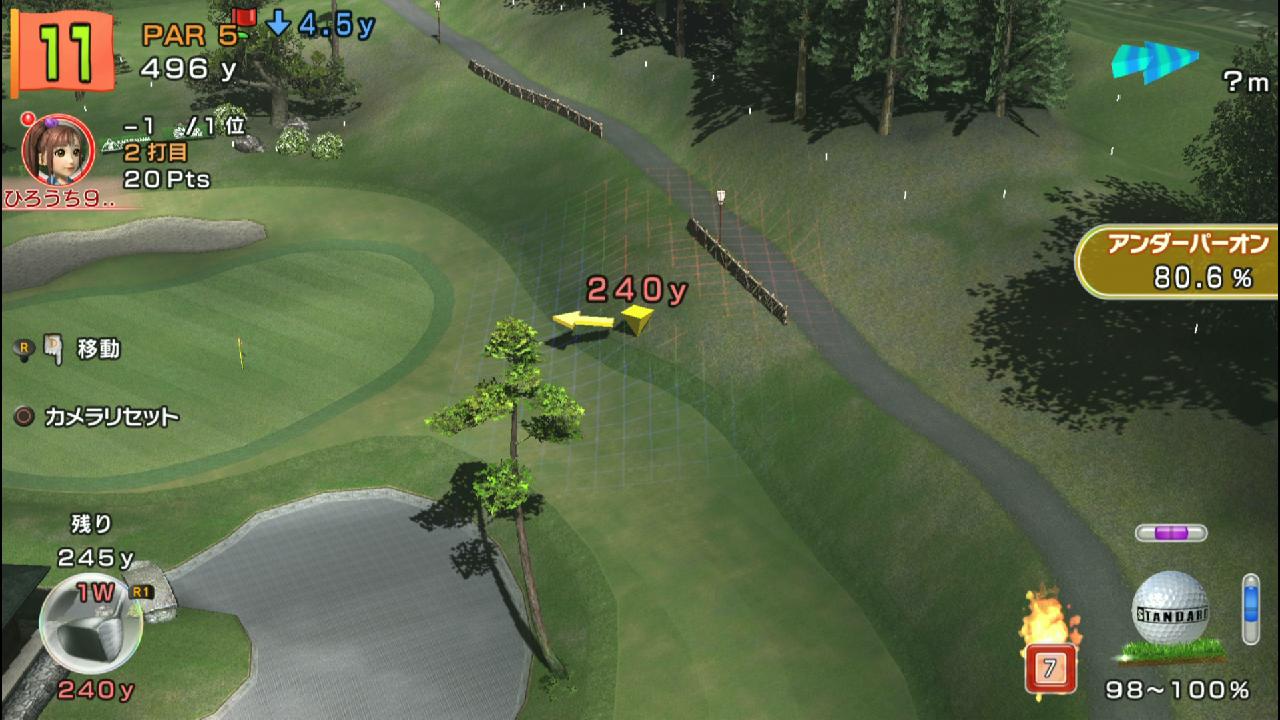Click the blue vertical gauge beside the ball
The image size is (1280, 720).
tap(1250, 608)
